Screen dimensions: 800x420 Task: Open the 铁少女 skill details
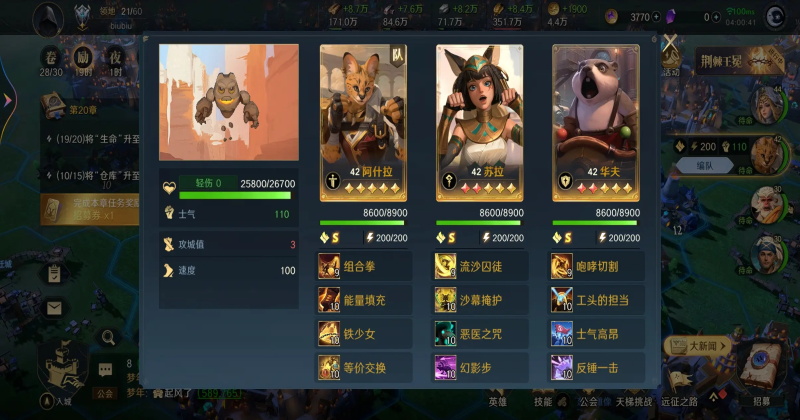[x=364, y=334]
